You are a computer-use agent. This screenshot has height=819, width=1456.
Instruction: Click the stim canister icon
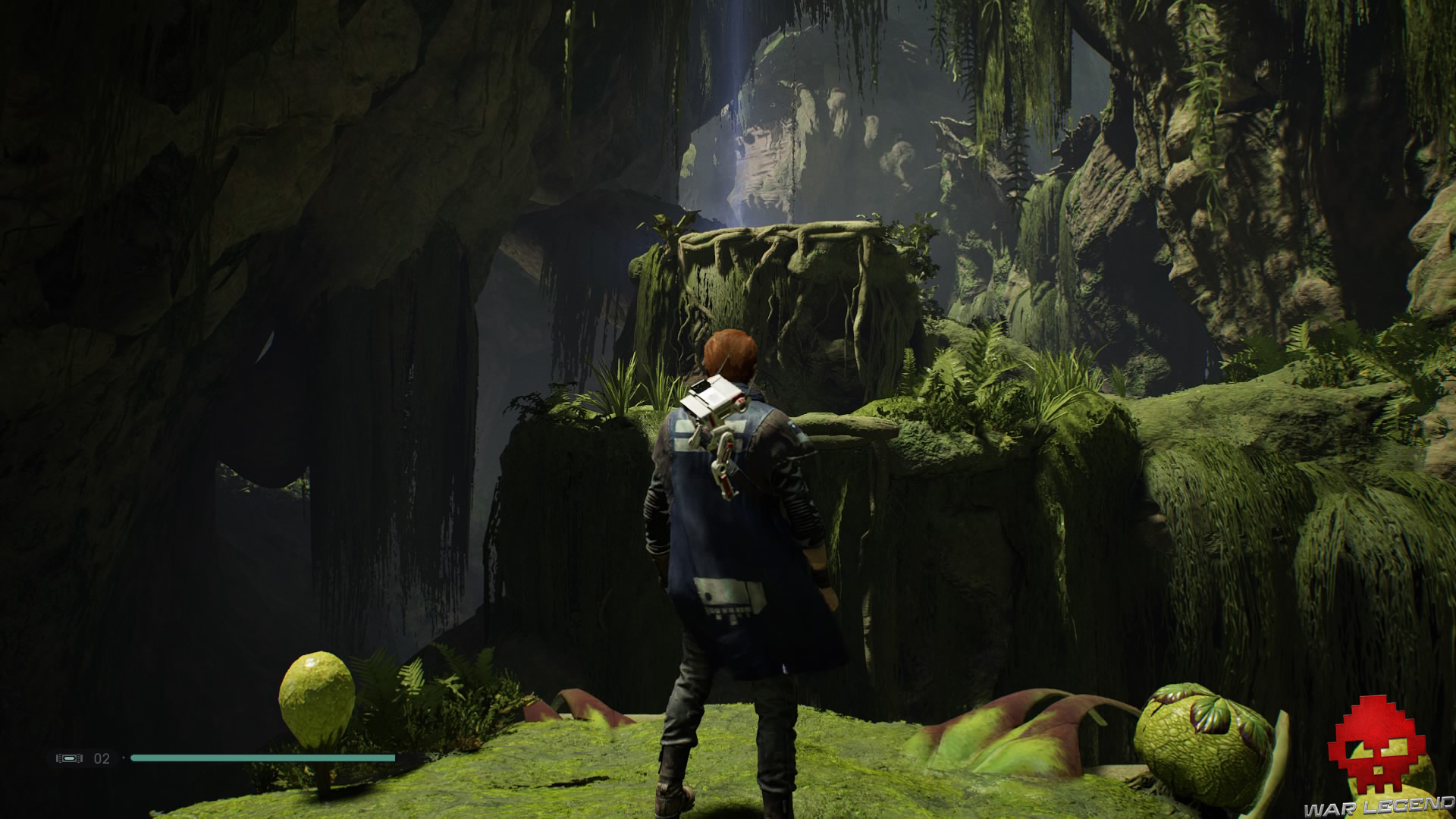(x=70, y=758)
